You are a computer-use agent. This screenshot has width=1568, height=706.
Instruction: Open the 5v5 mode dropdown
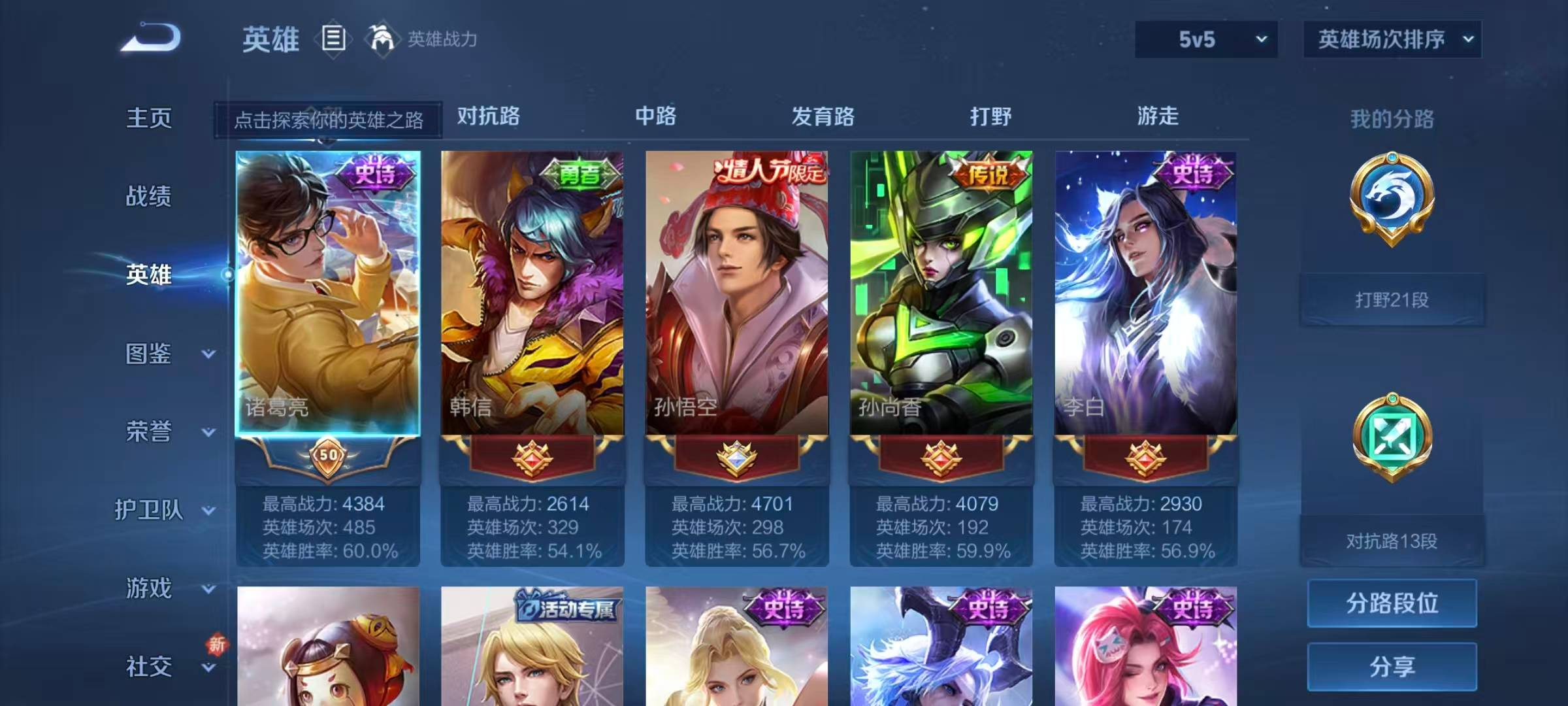[1204, 39]
